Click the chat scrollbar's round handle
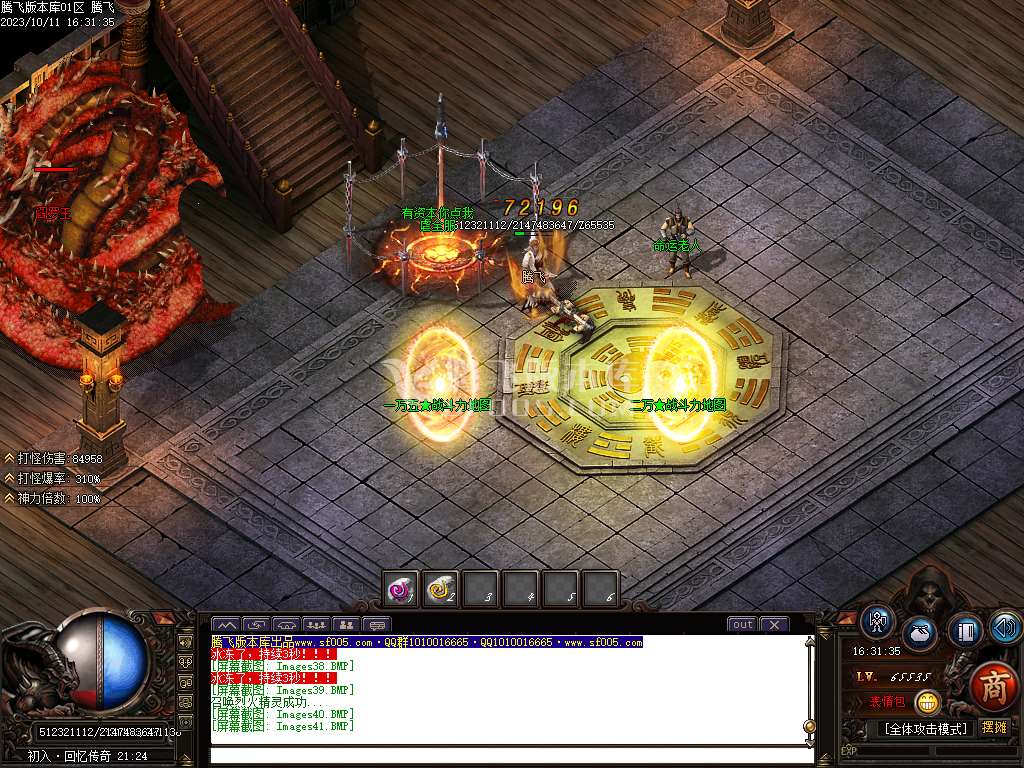The width and height of the screenshot is (1024, 768). [x=809, y=727]
